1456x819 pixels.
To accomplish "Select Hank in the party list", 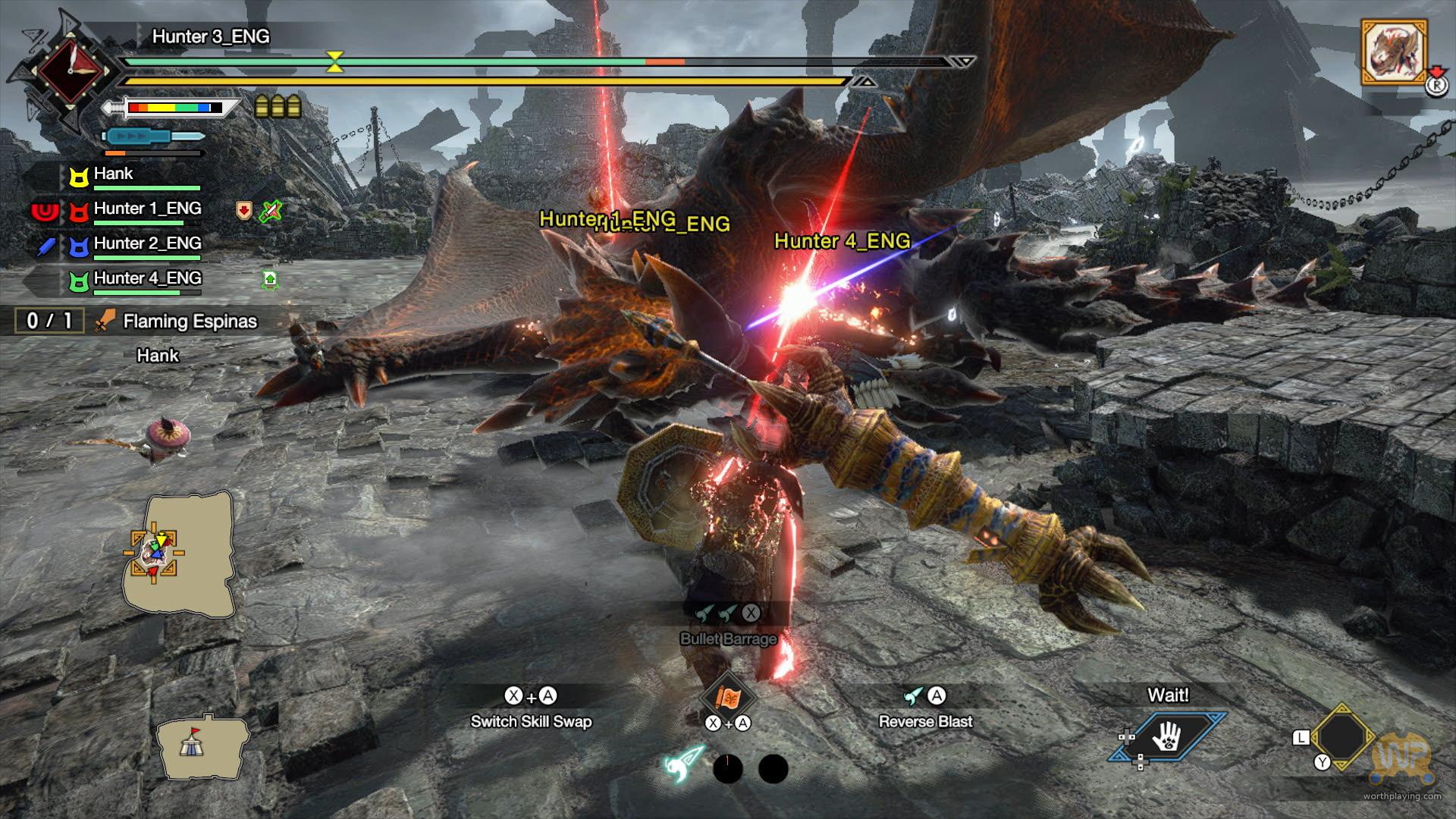I will click(114, 174).
